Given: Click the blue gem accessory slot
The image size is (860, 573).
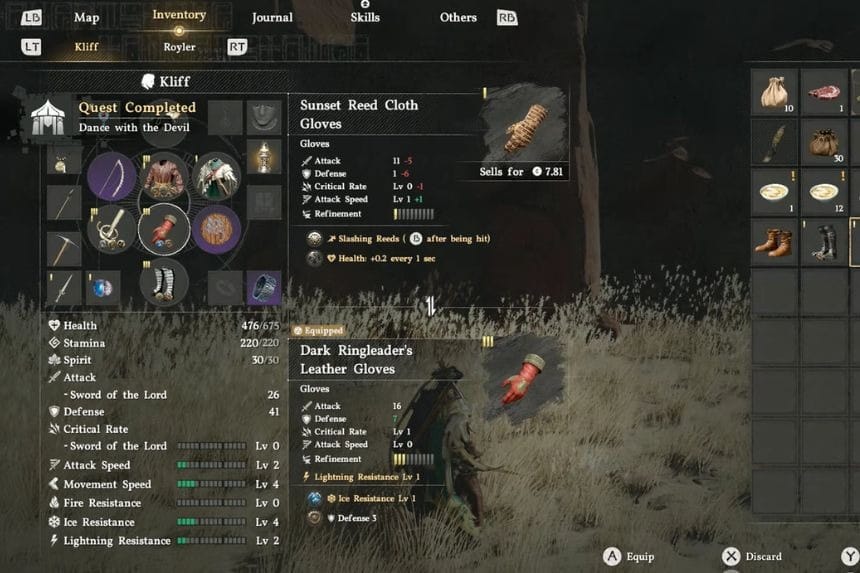Looking at the screenshot, I should [102, 288].
